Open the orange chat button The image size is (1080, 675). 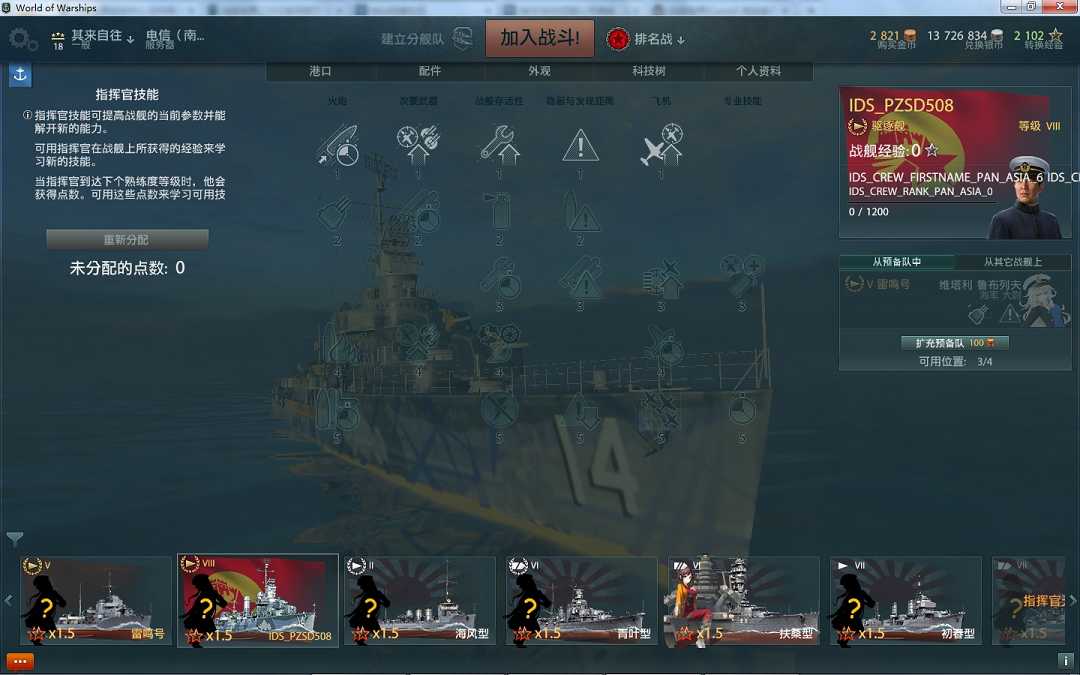pyautogui.click(x=20, y=661)
